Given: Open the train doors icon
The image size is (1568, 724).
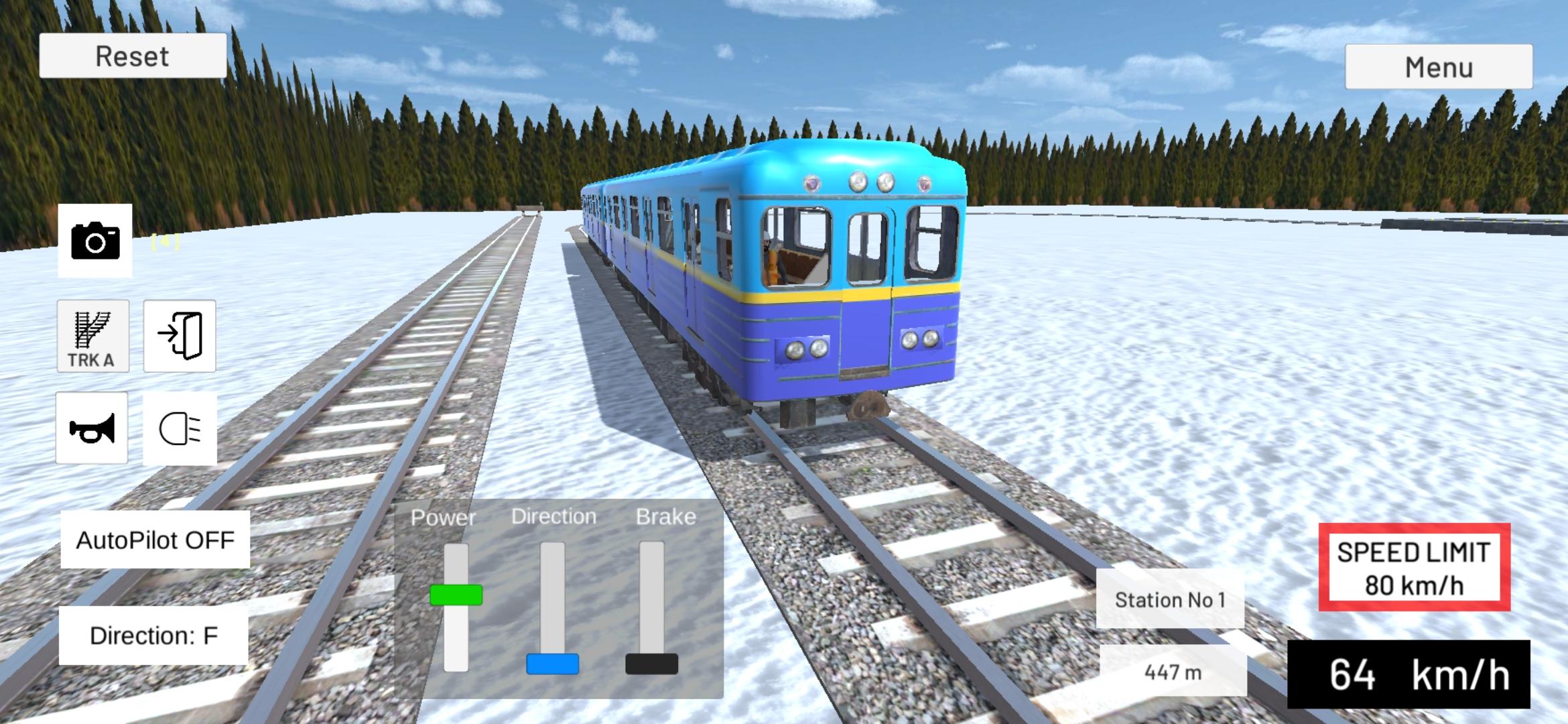Looking at the screenshot, I should (179, 337).
